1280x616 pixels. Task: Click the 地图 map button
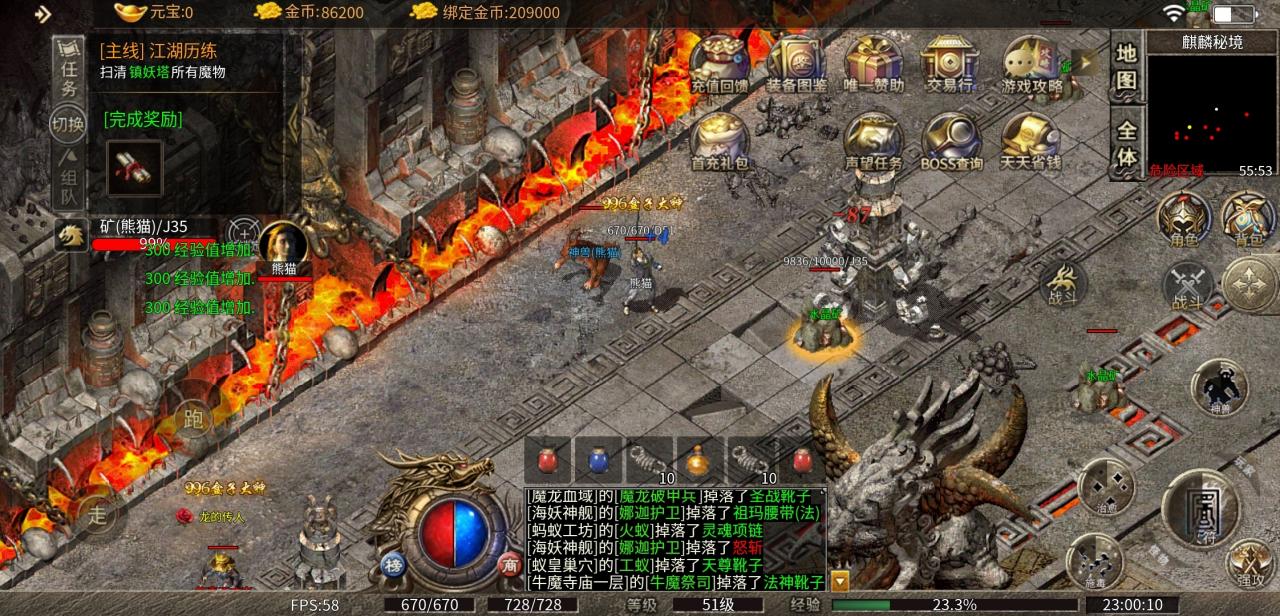(1126, 66)
